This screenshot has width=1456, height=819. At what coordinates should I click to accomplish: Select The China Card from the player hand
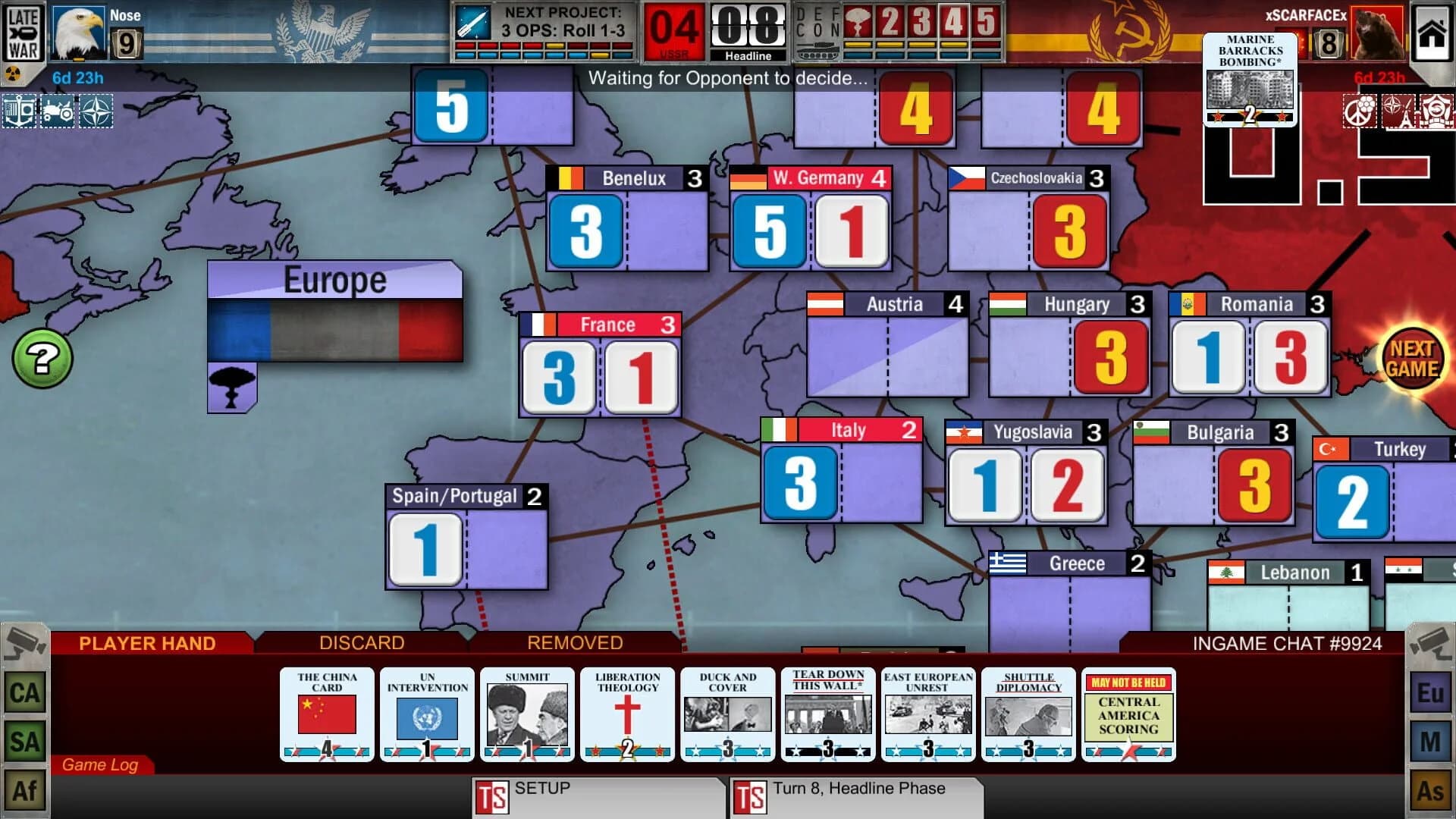(326, 715)
